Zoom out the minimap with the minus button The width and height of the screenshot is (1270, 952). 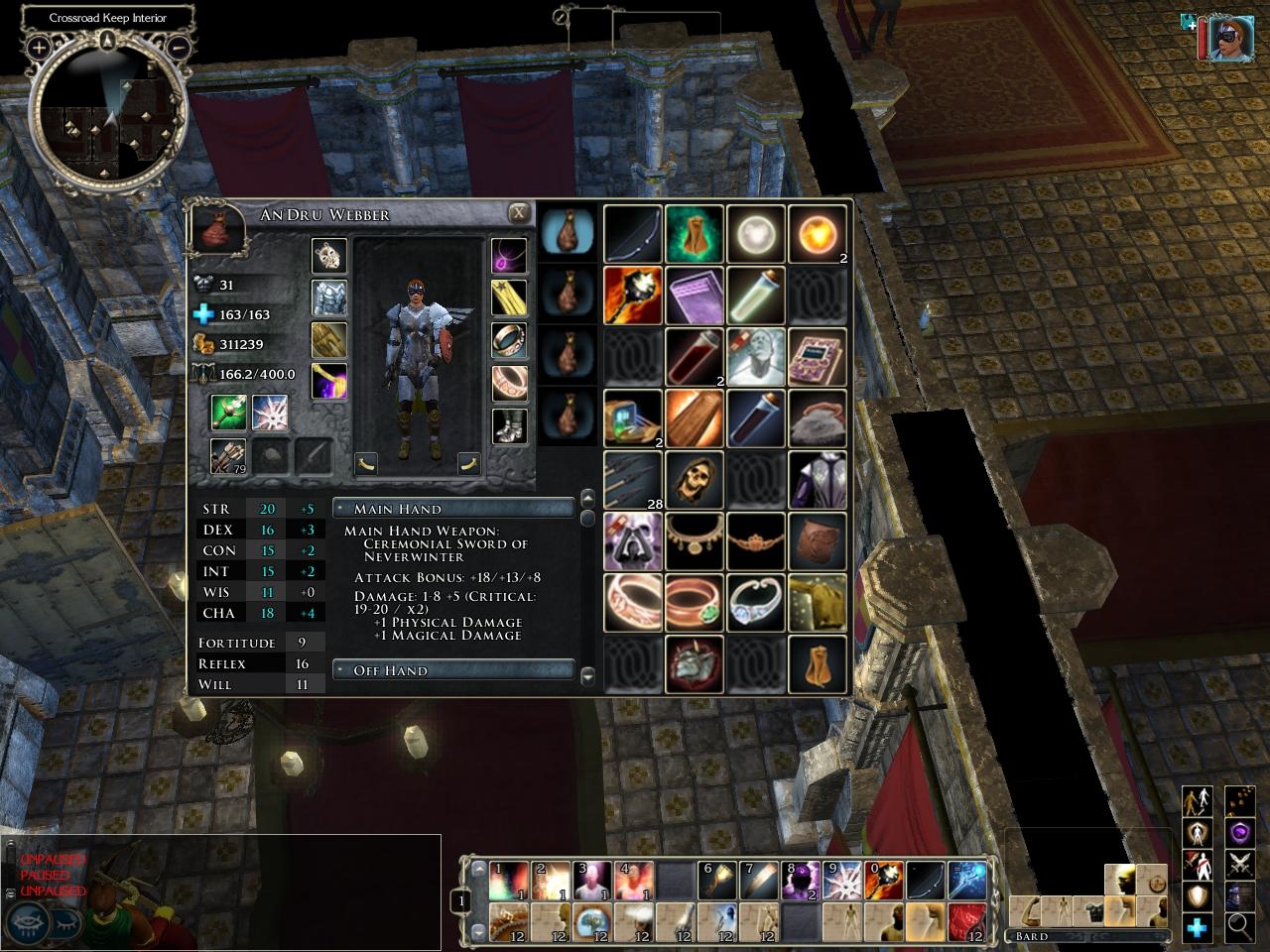(180, 47)
